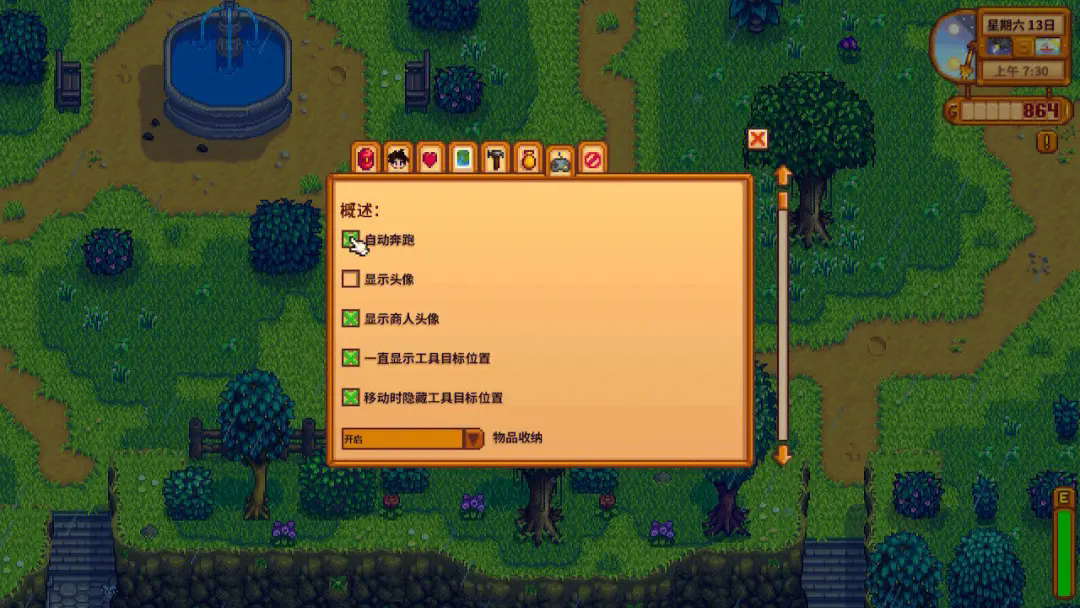Open the journal exclamation icon

(1047, 142)
